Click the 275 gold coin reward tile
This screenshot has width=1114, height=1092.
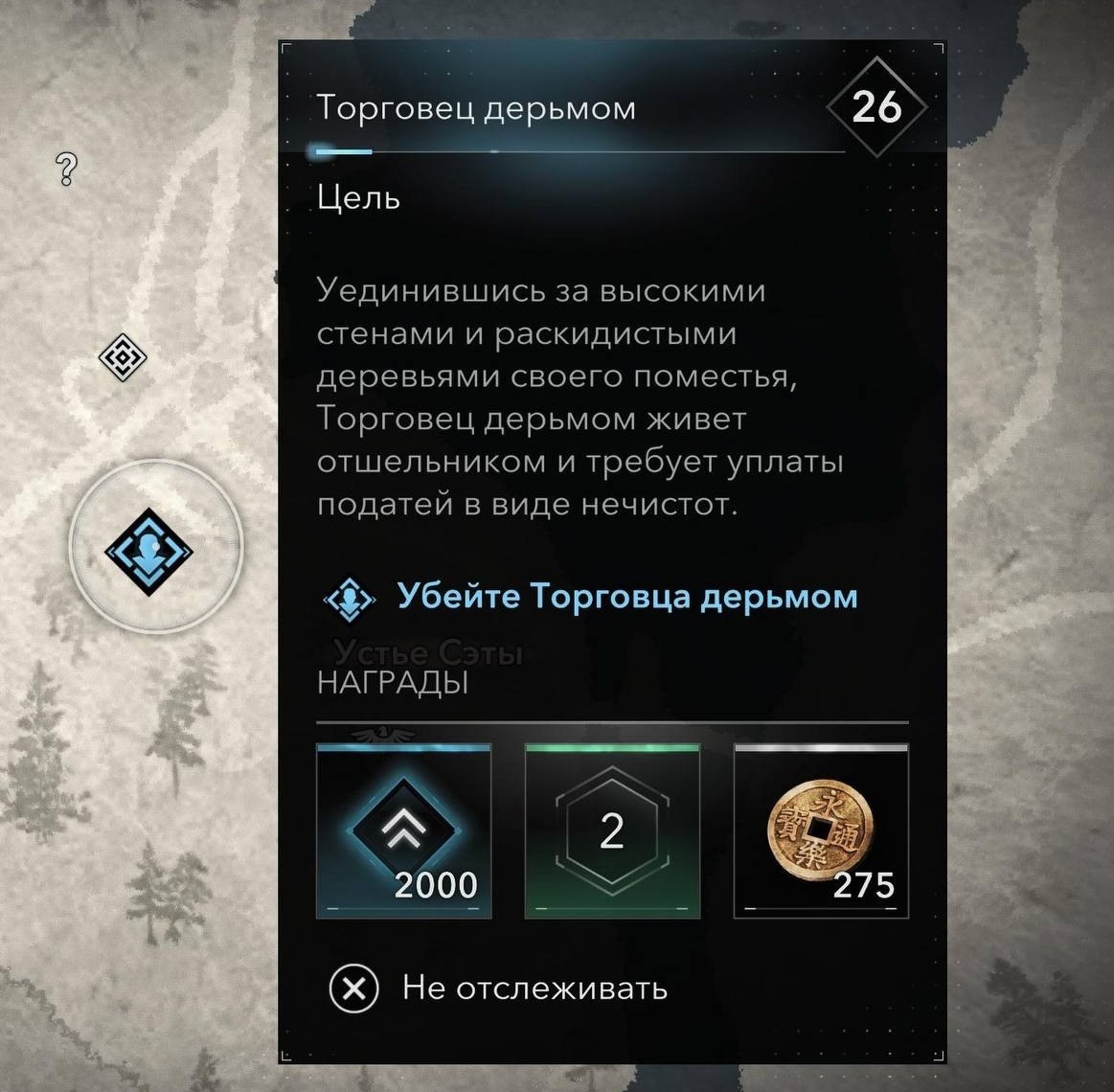(821, 830)
